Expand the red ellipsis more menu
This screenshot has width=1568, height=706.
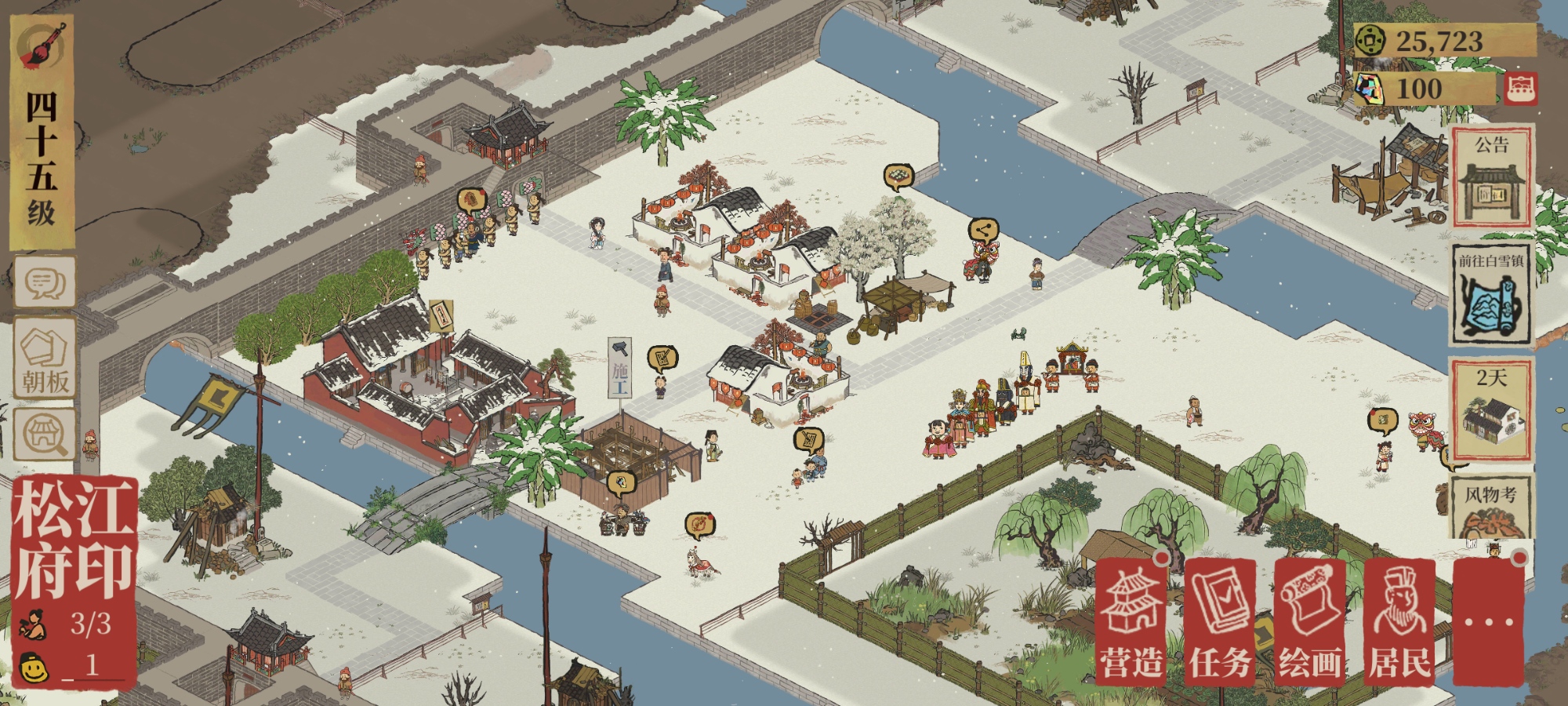click(x=1488, y=623)
